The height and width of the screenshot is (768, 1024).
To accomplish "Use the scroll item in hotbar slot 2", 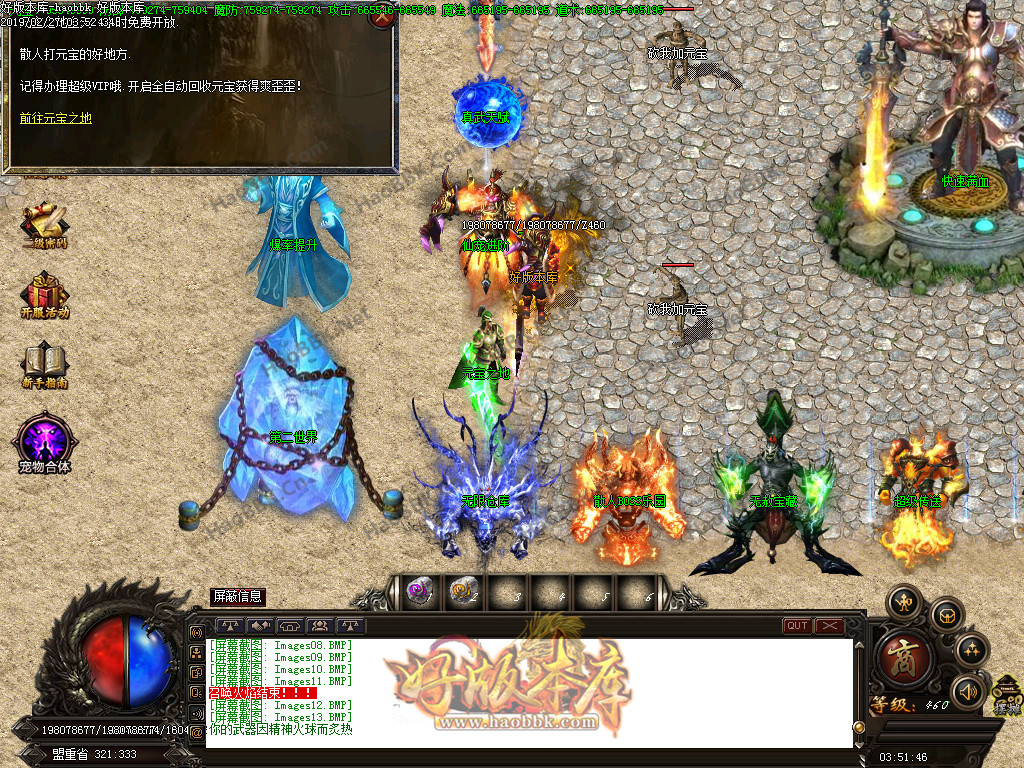I will coord(461,592).
